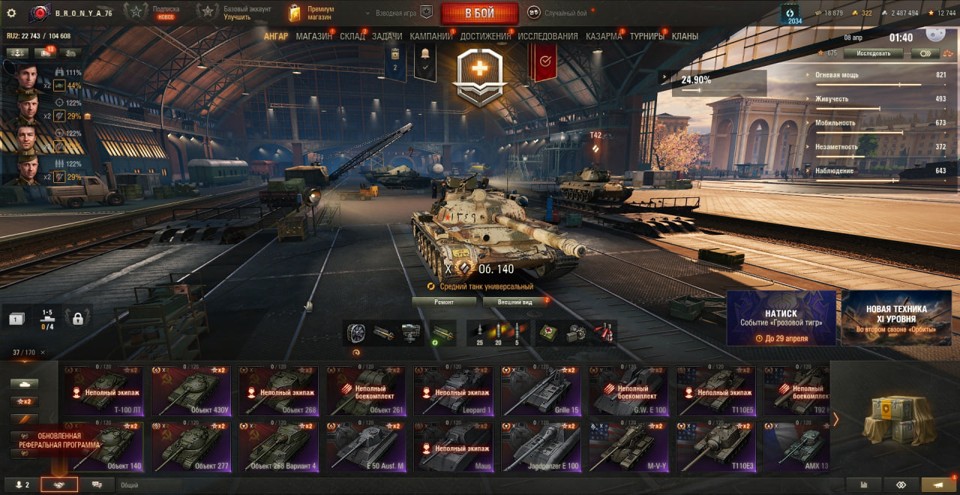Go to the ЗАДАЧИ tab
The width and height of the screenshot is (960, 495).
(x=387, y=36)
